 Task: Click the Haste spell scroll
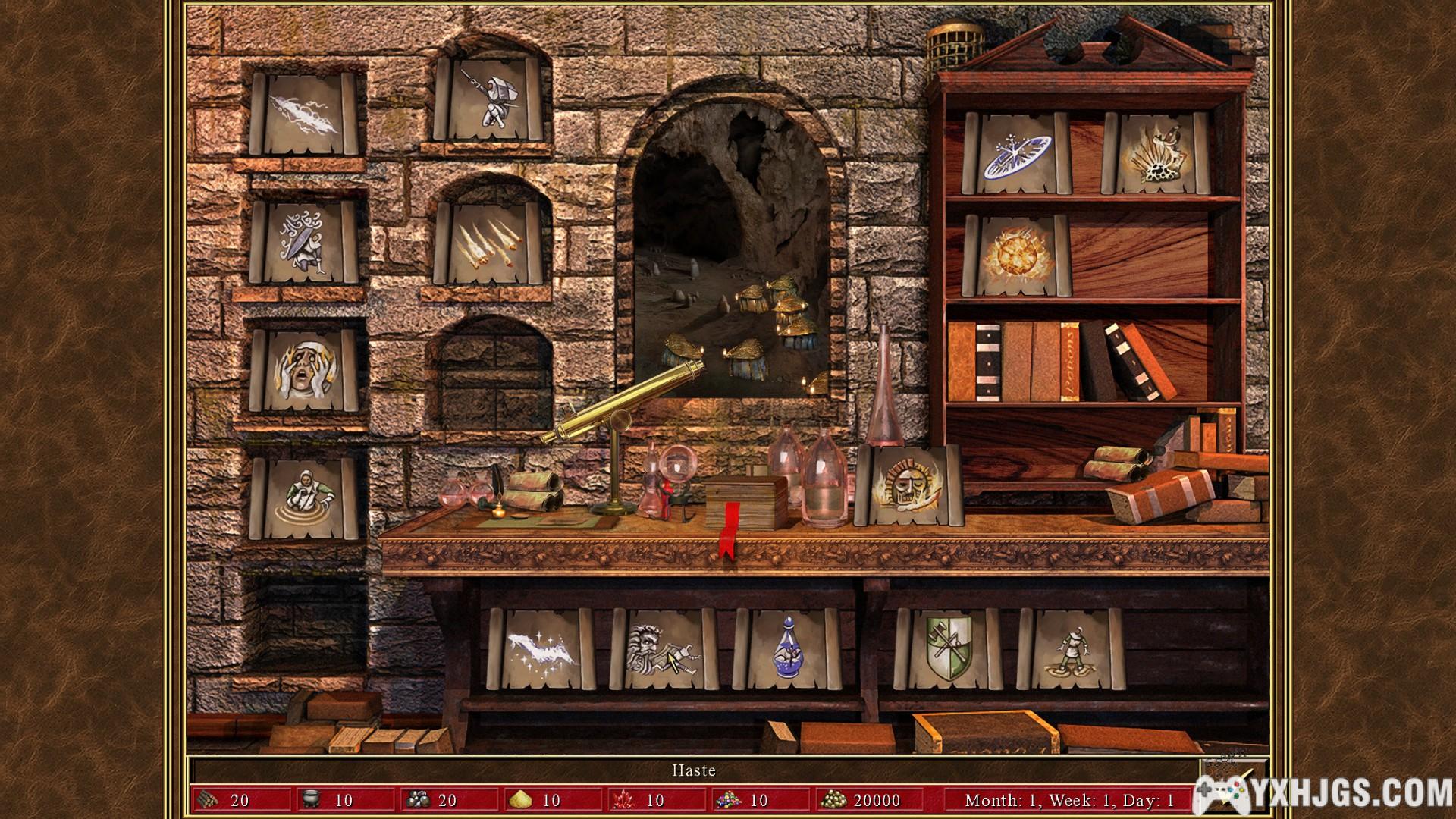click(664, 649)
